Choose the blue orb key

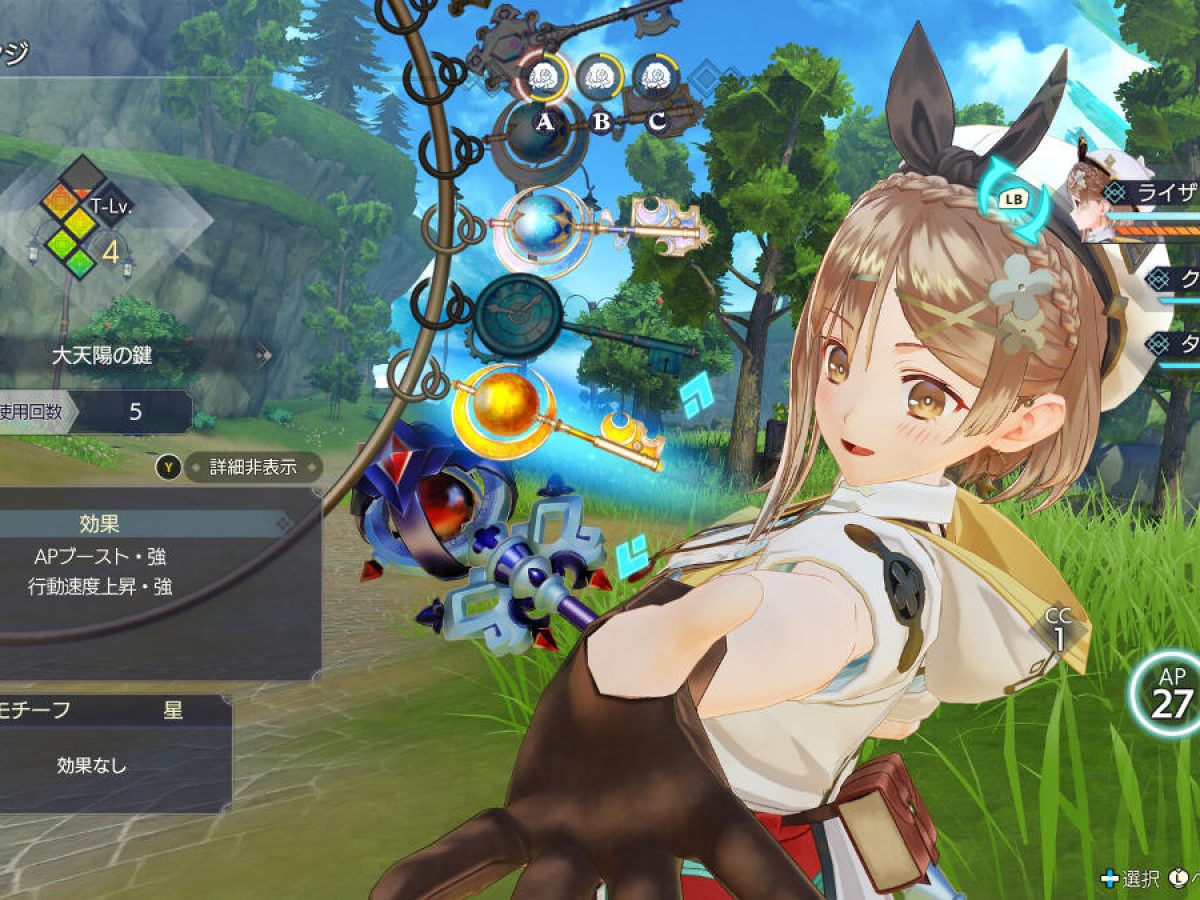(x=540, y=225)
